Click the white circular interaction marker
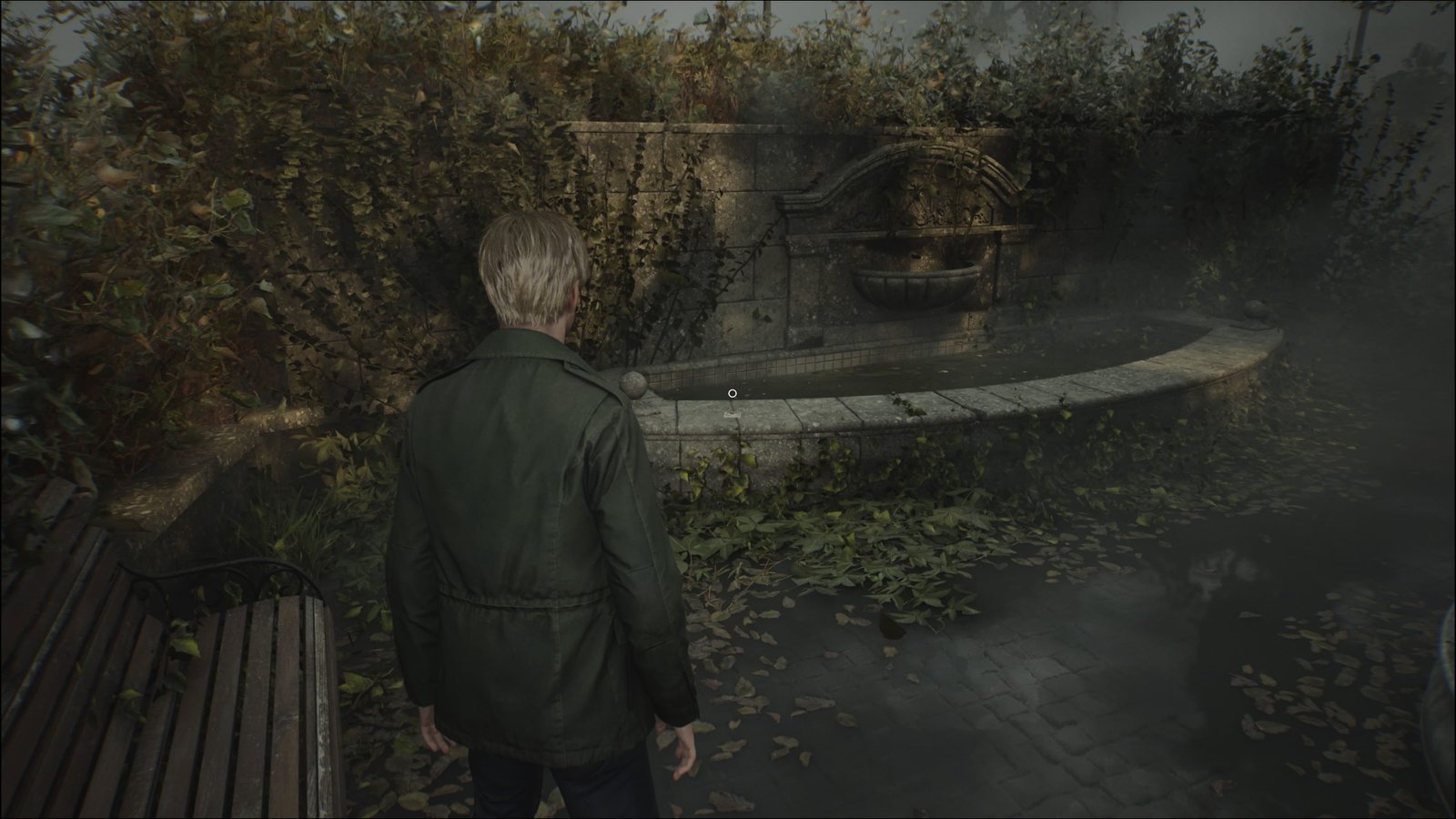1456x819 pixels. pyautogui.click(x=733, y=393)
